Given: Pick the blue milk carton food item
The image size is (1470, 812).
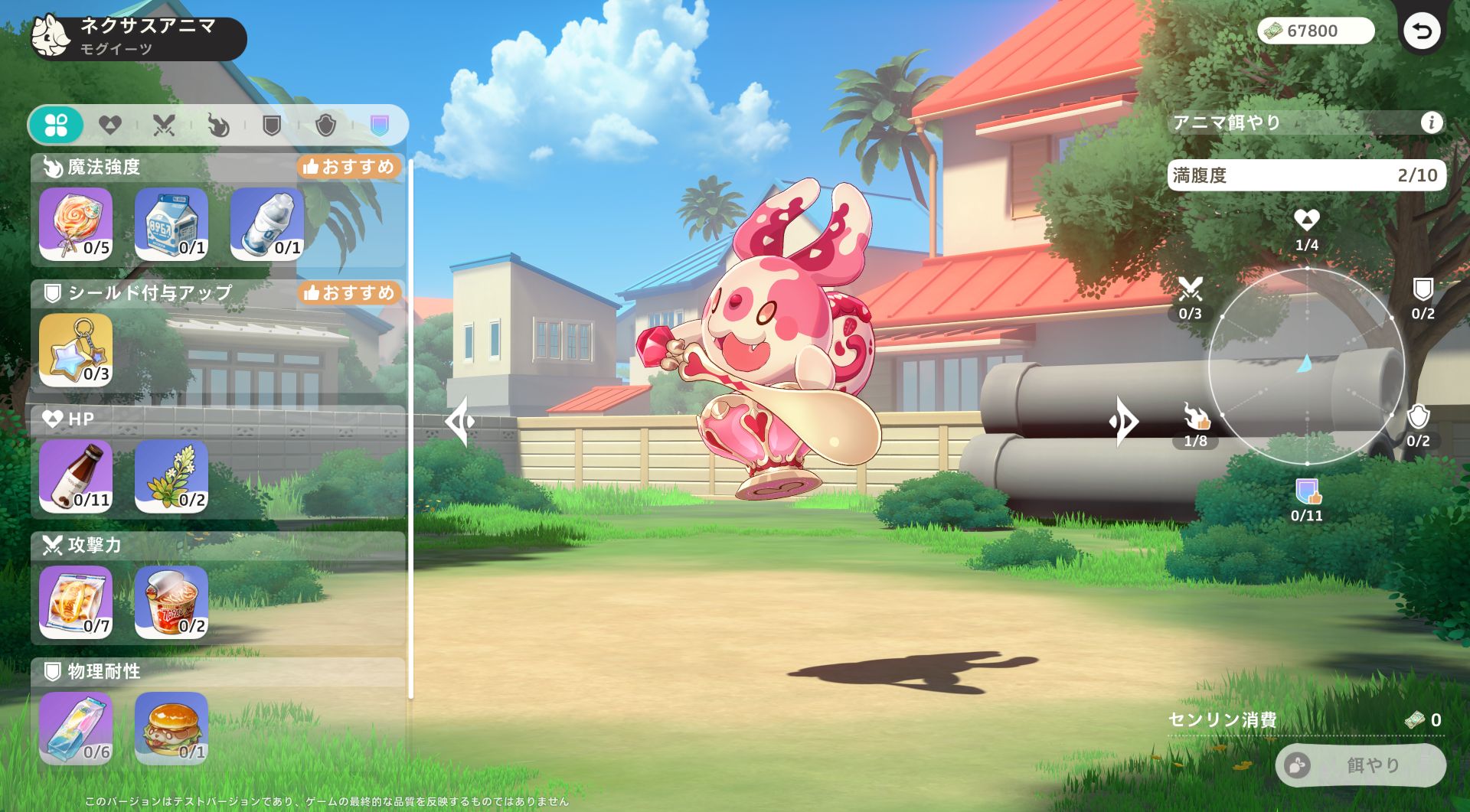Looking at the screenshot, I should [x=171, y=224].
